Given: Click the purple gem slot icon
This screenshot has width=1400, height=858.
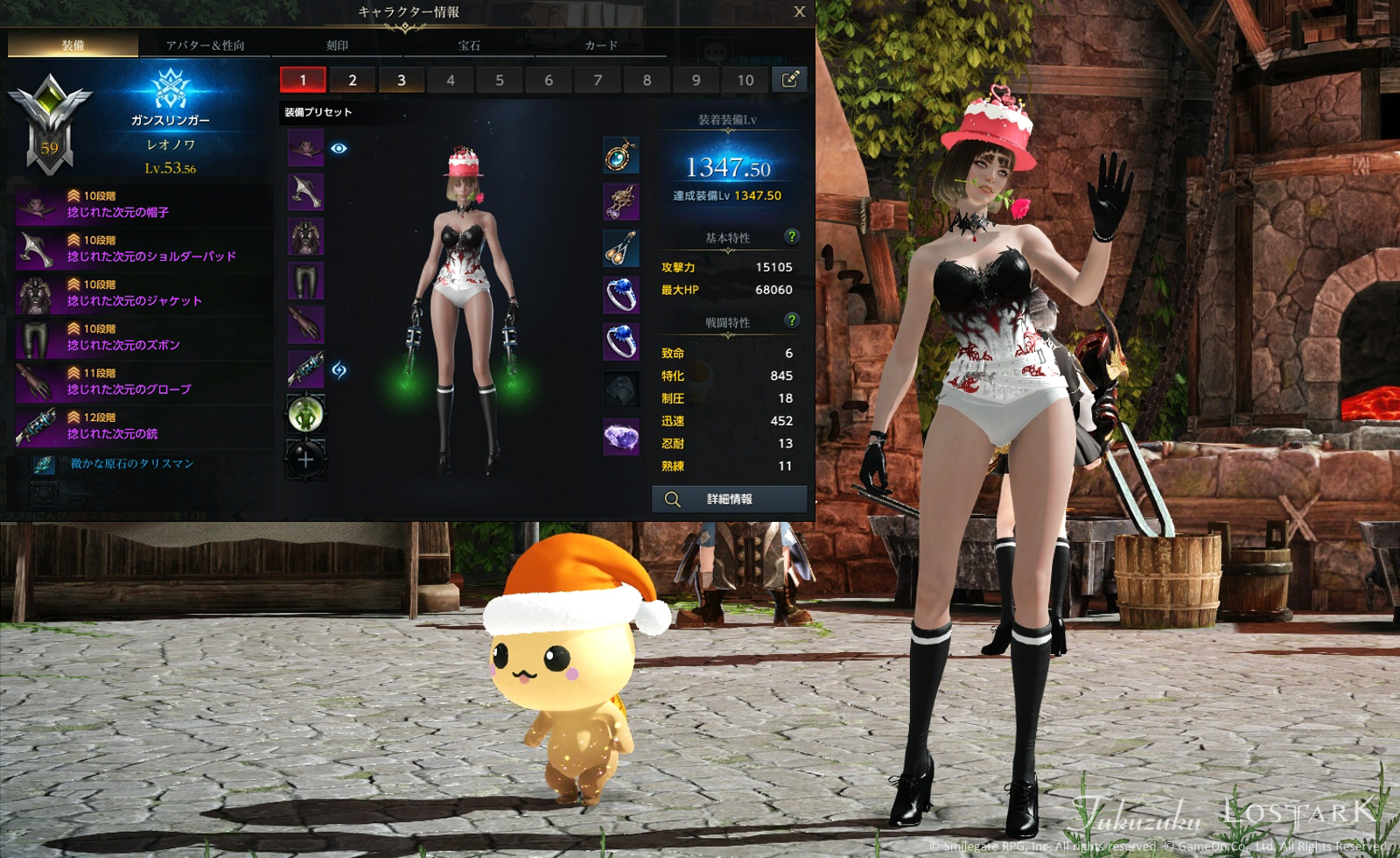Looking at the screenshot, I should coord(621,435).
